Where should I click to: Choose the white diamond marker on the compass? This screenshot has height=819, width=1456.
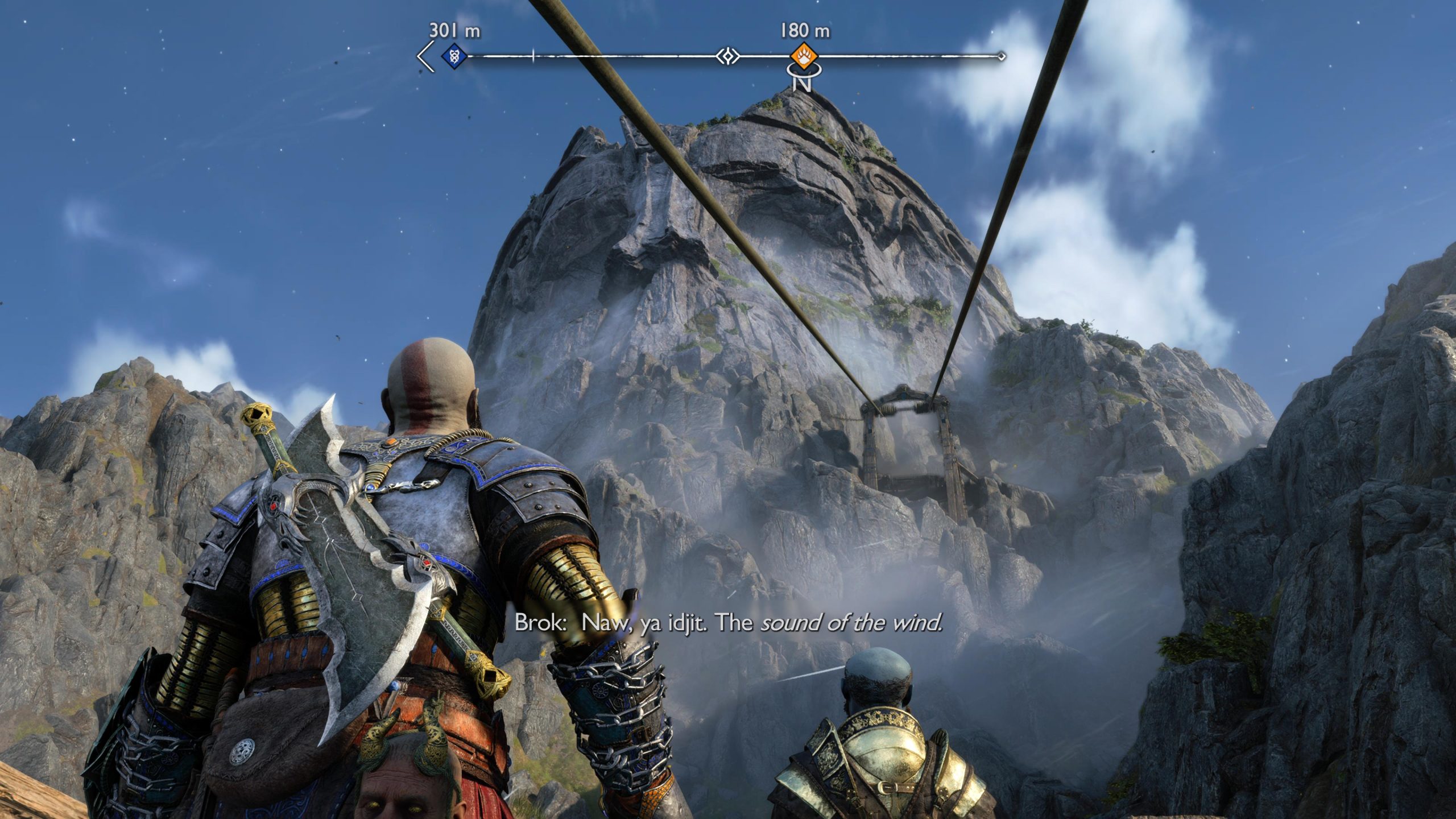727,56
